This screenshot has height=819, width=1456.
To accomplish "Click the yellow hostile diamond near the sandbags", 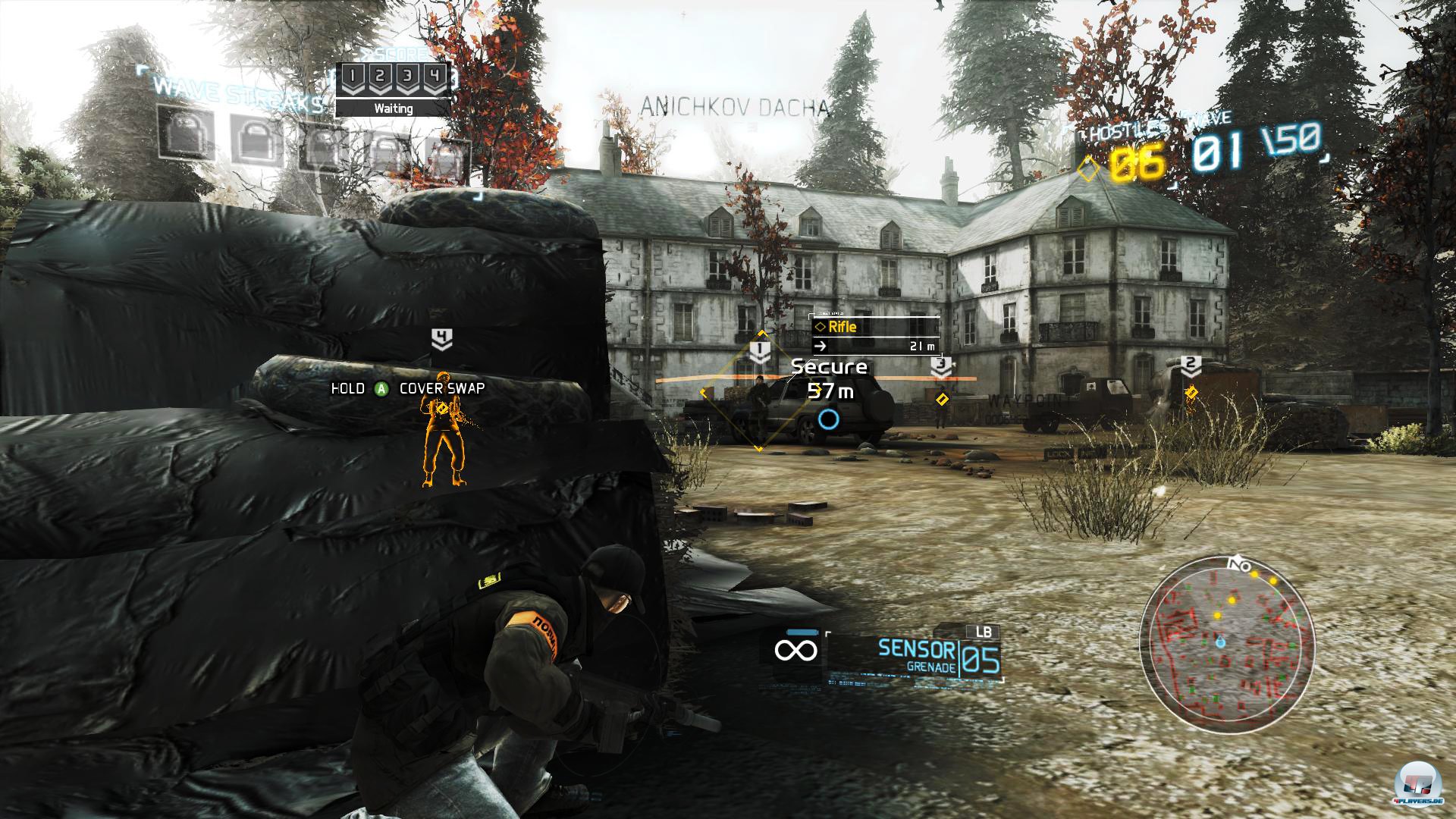I will pos(943,397).
